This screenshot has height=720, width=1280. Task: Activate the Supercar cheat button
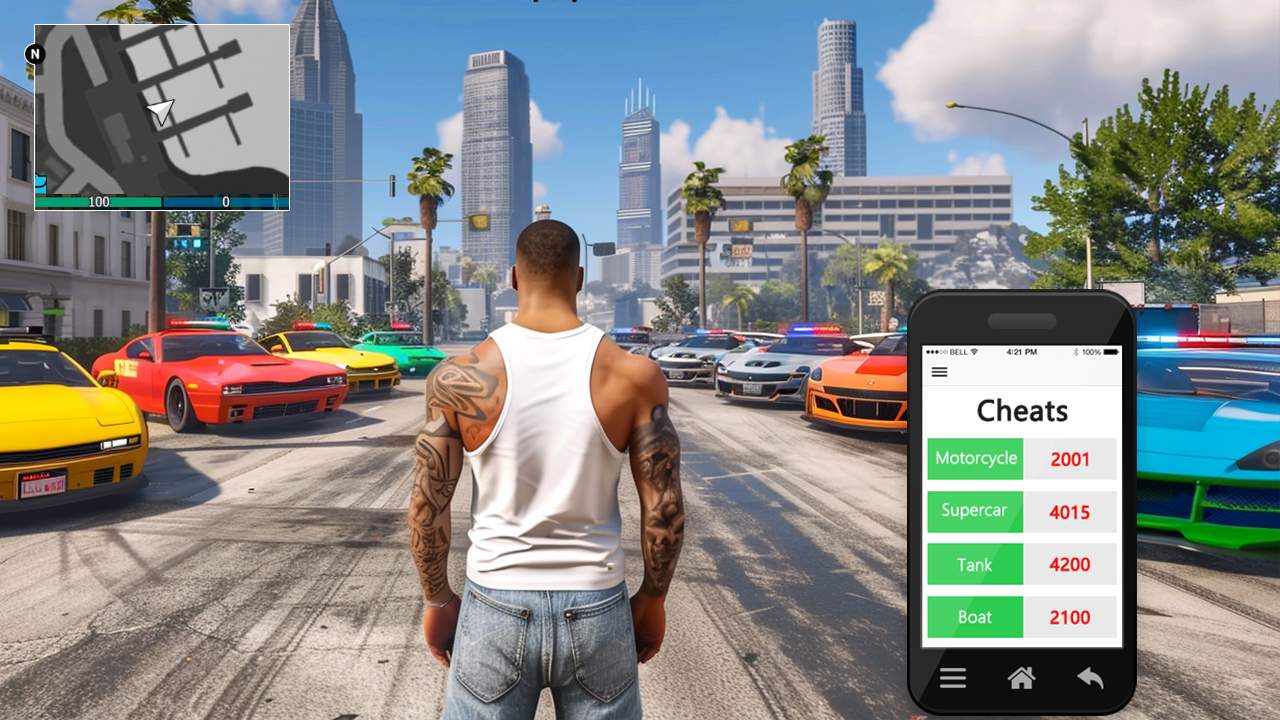pos(975,511)
